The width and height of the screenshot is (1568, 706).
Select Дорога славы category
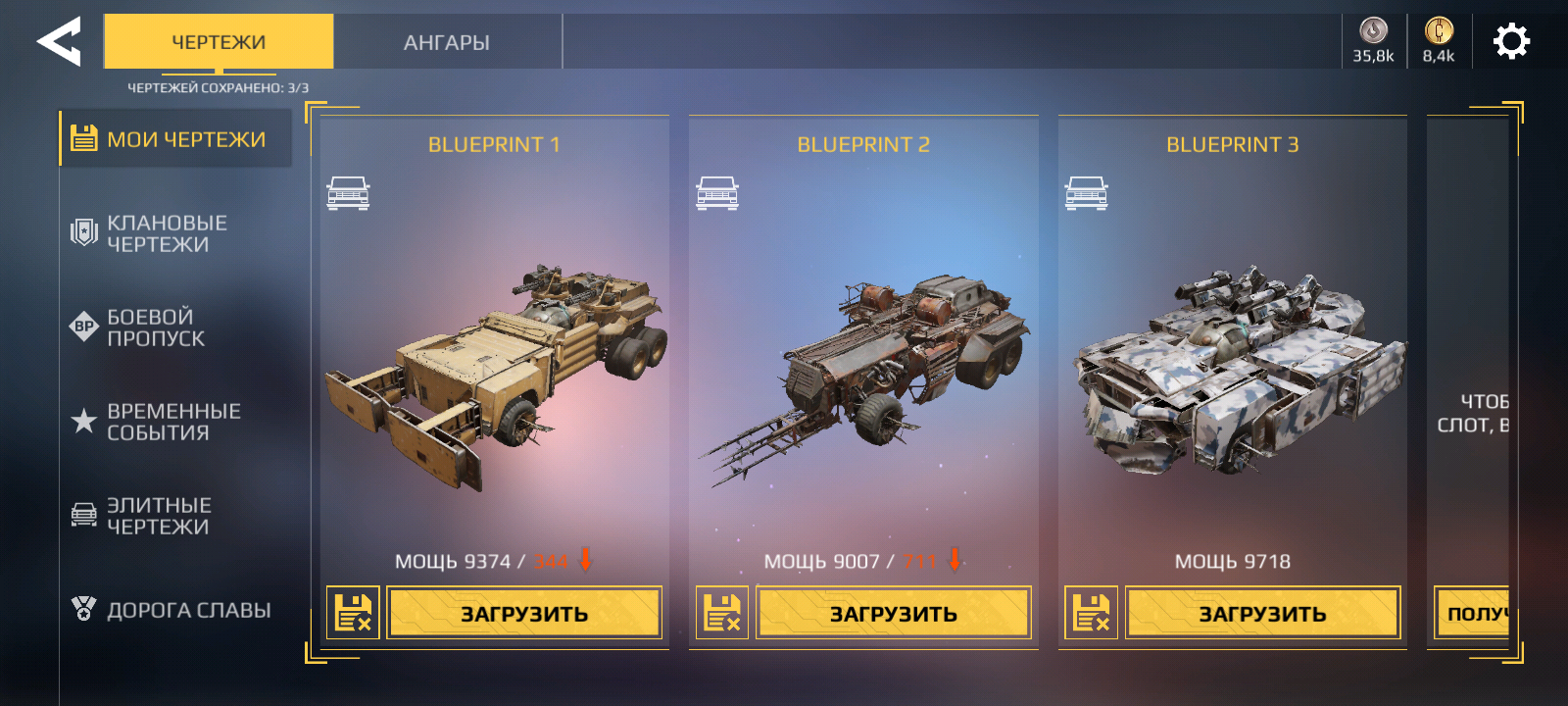click(188, 610)
